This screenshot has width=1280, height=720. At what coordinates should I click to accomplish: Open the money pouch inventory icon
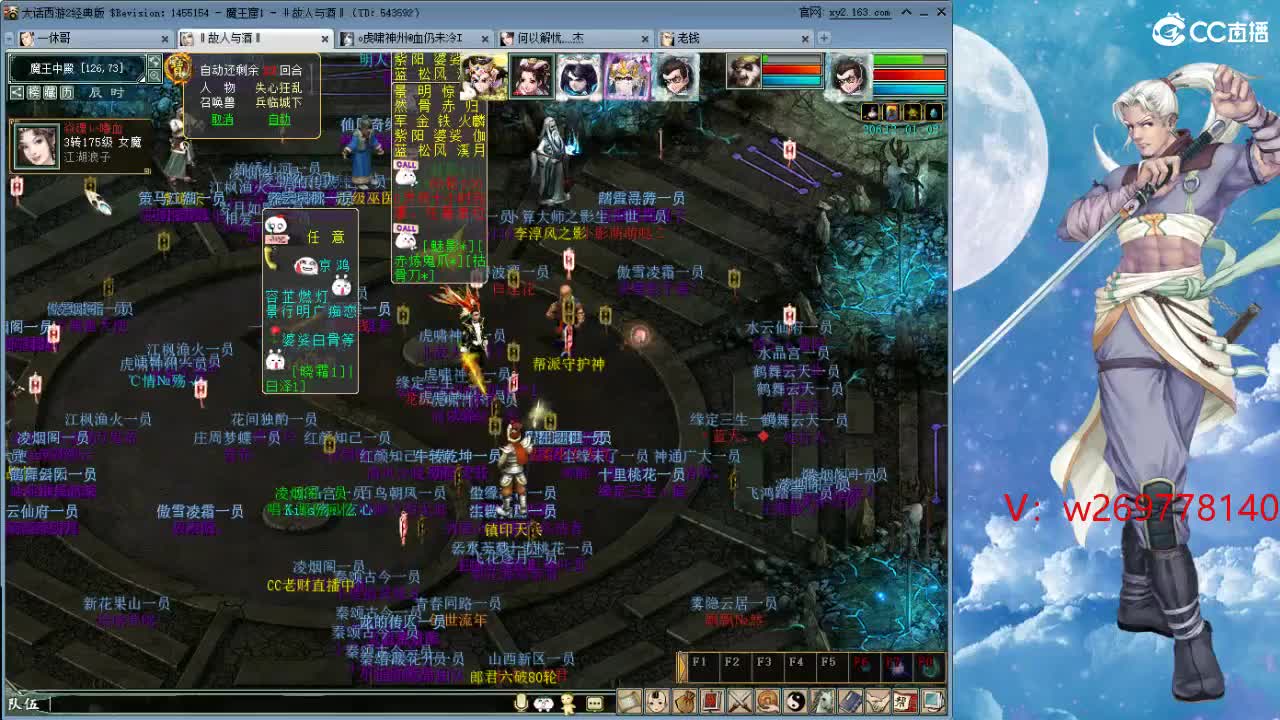685,701
